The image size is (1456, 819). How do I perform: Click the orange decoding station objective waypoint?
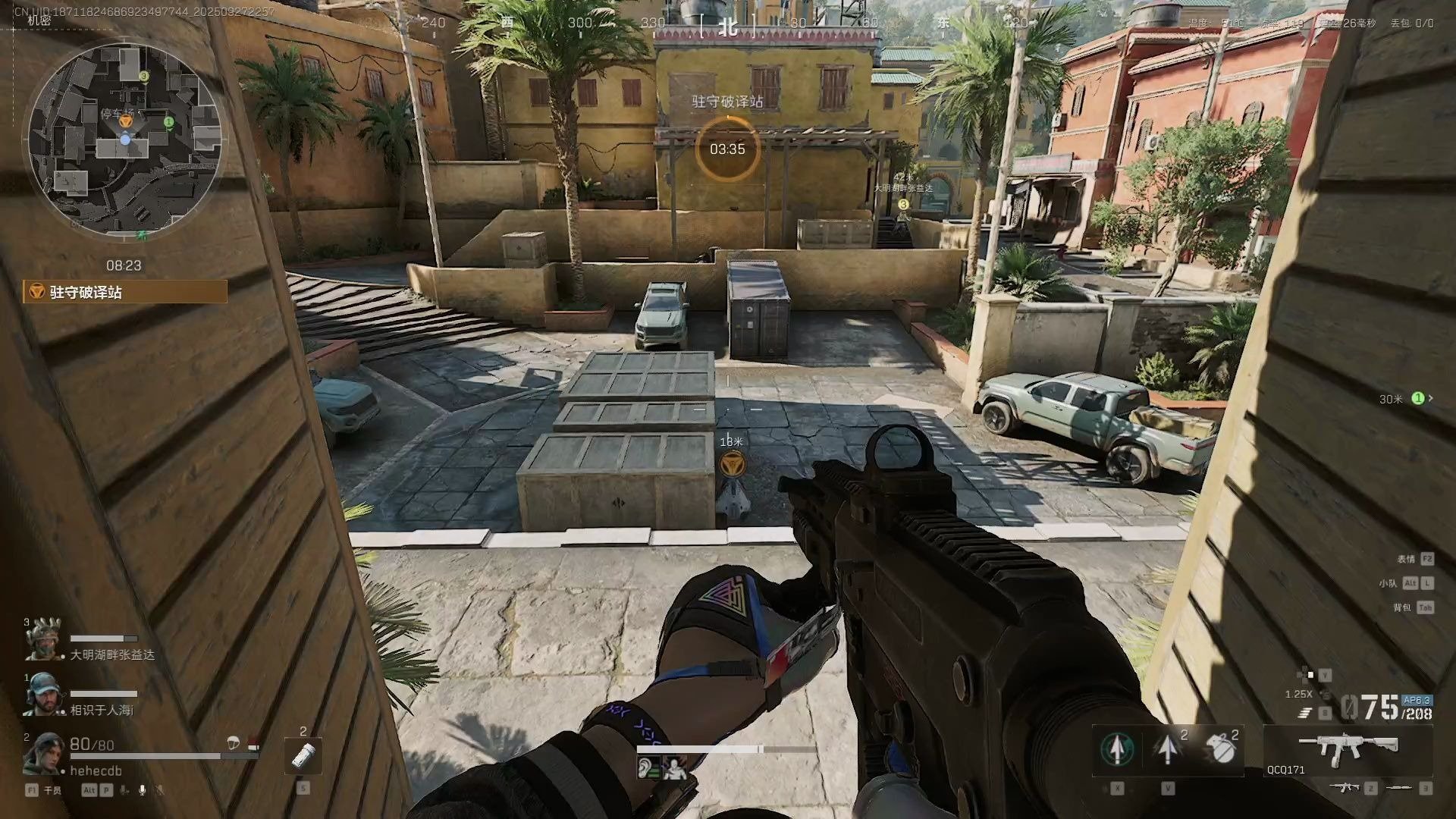pyautogui.click(x=731, y=462)
